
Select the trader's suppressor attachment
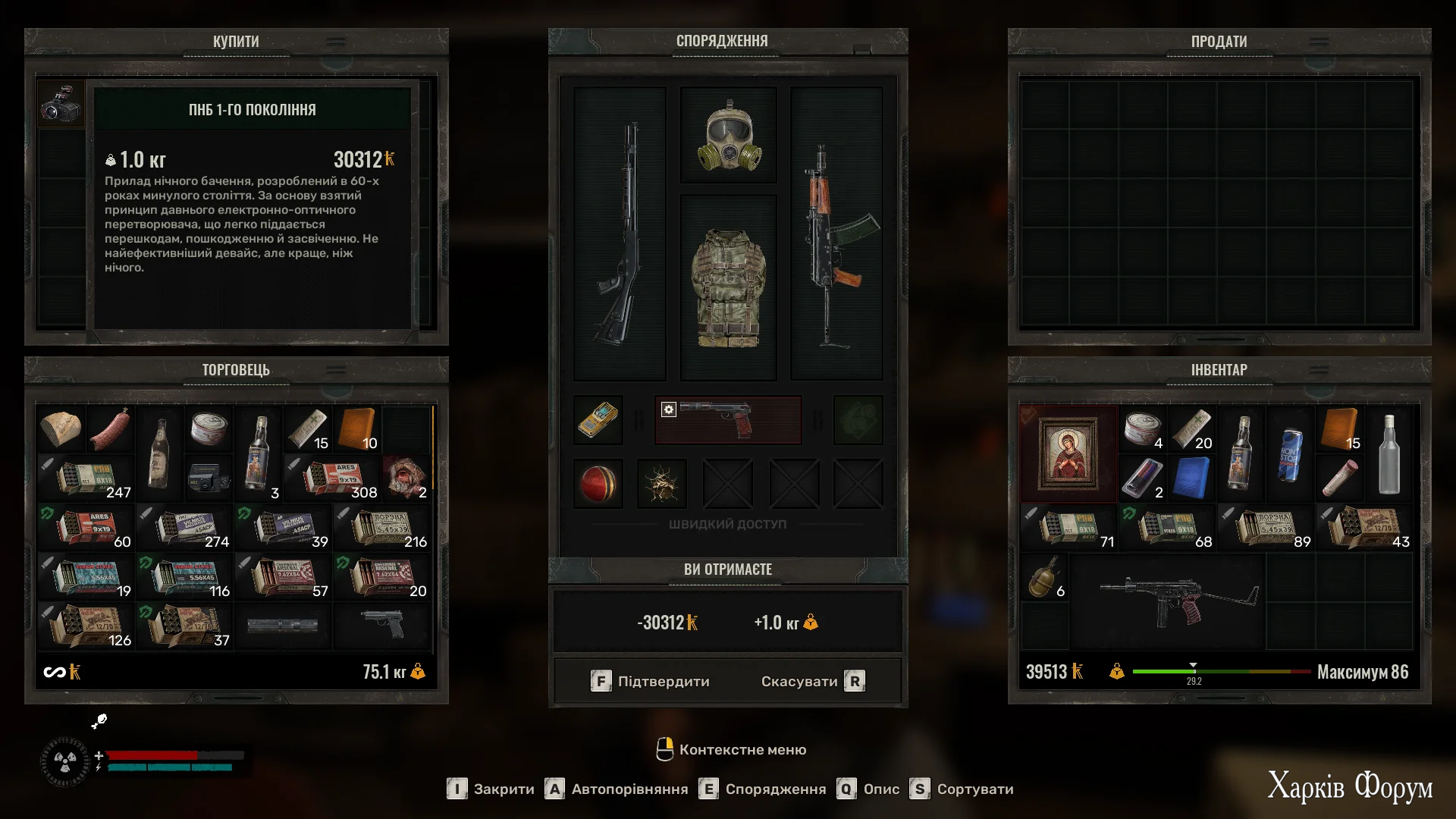pos(283,625)
